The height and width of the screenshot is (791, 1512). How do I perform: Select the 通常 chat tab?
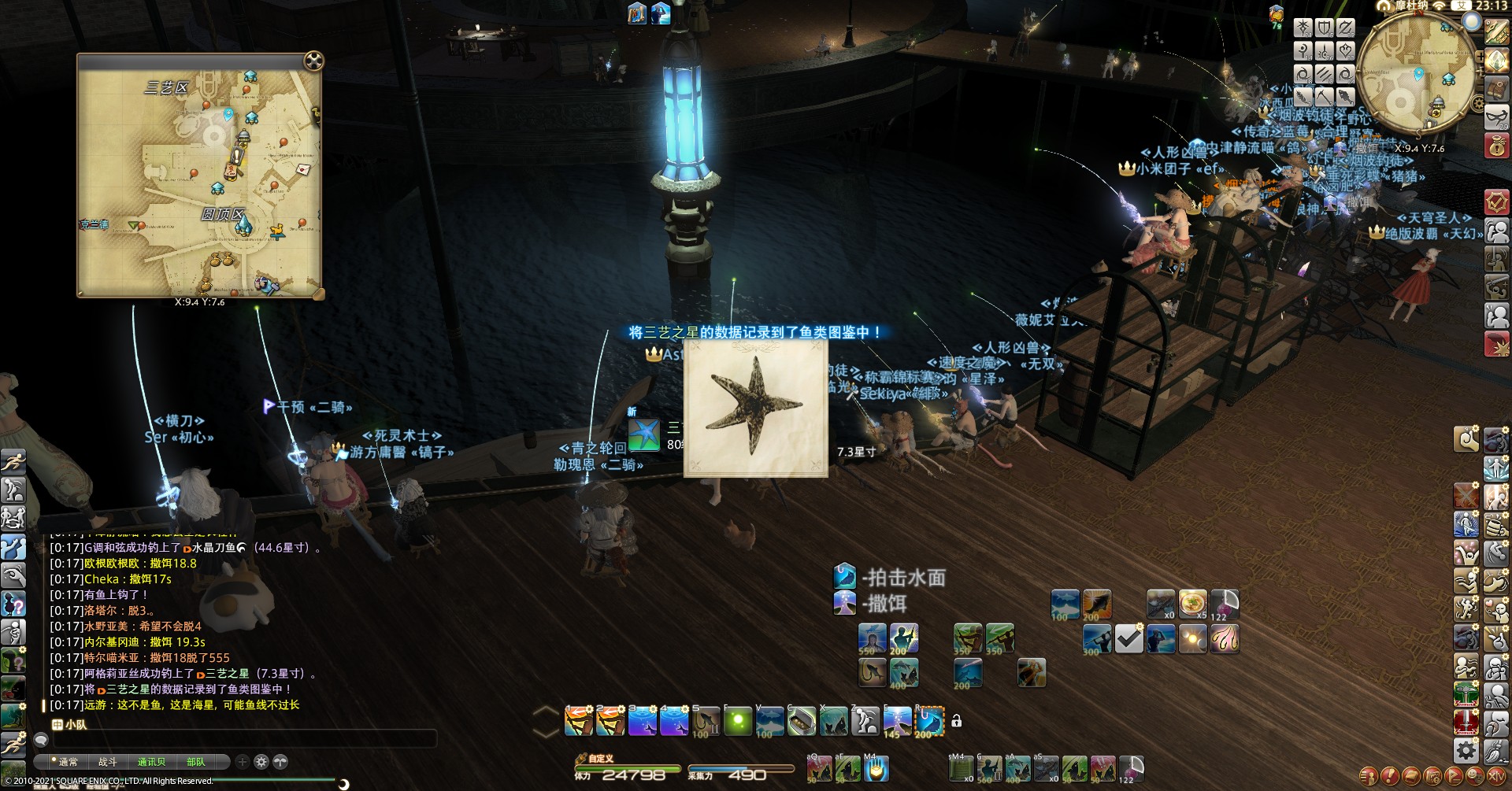(68, 762)
